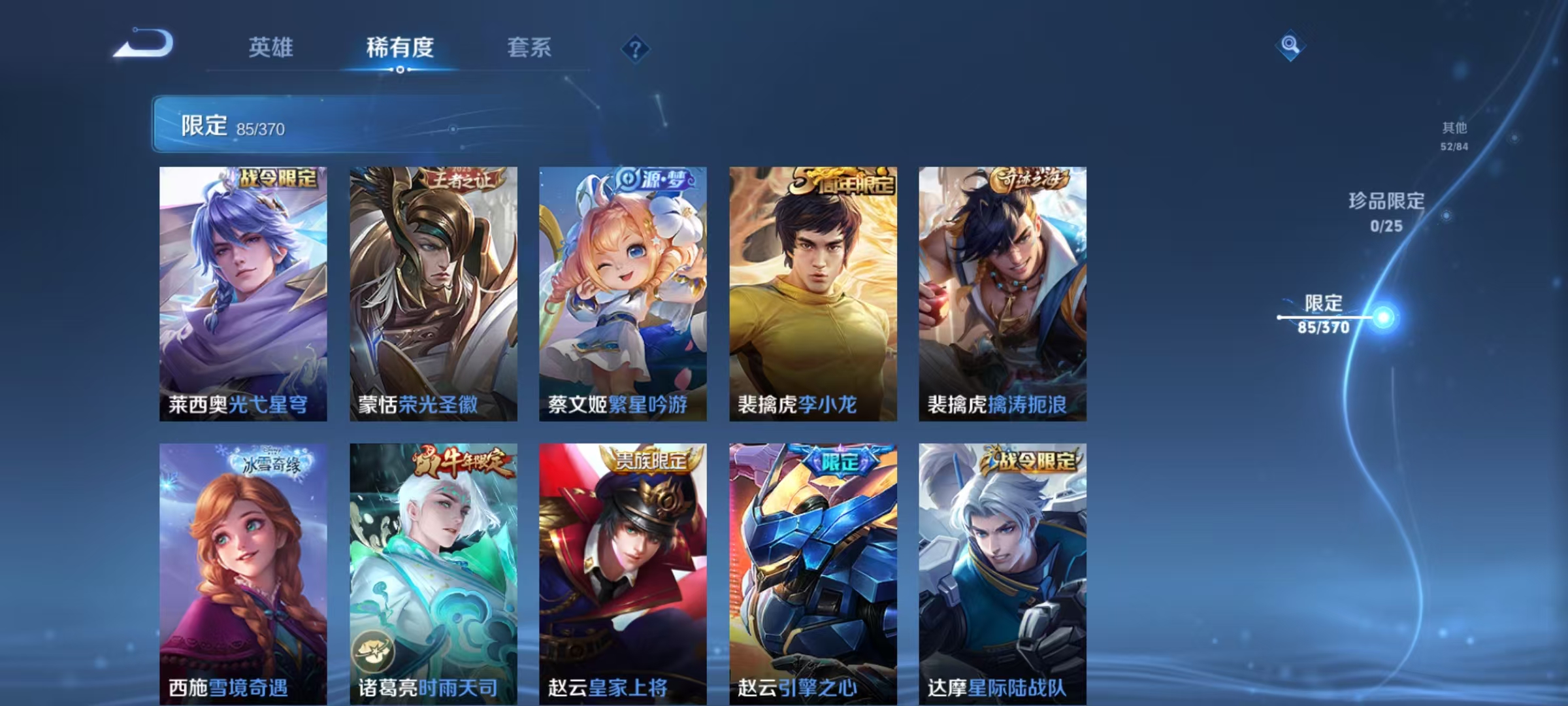
Task: Click the help question mark icon
Action: (x=638, y=48)
